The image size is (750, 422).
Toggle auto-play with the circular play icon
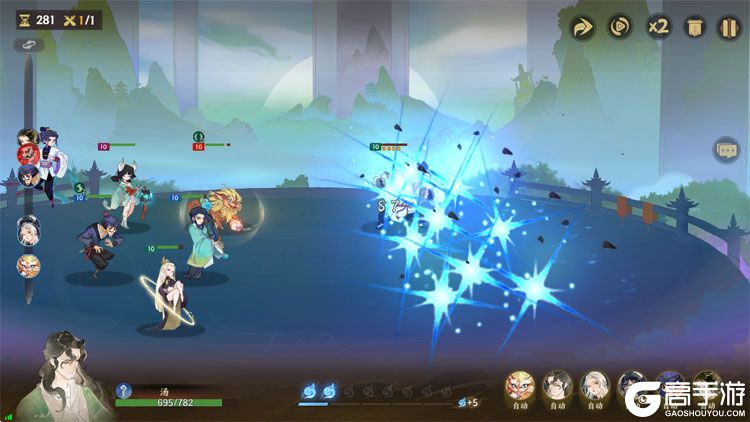point(619,28)
